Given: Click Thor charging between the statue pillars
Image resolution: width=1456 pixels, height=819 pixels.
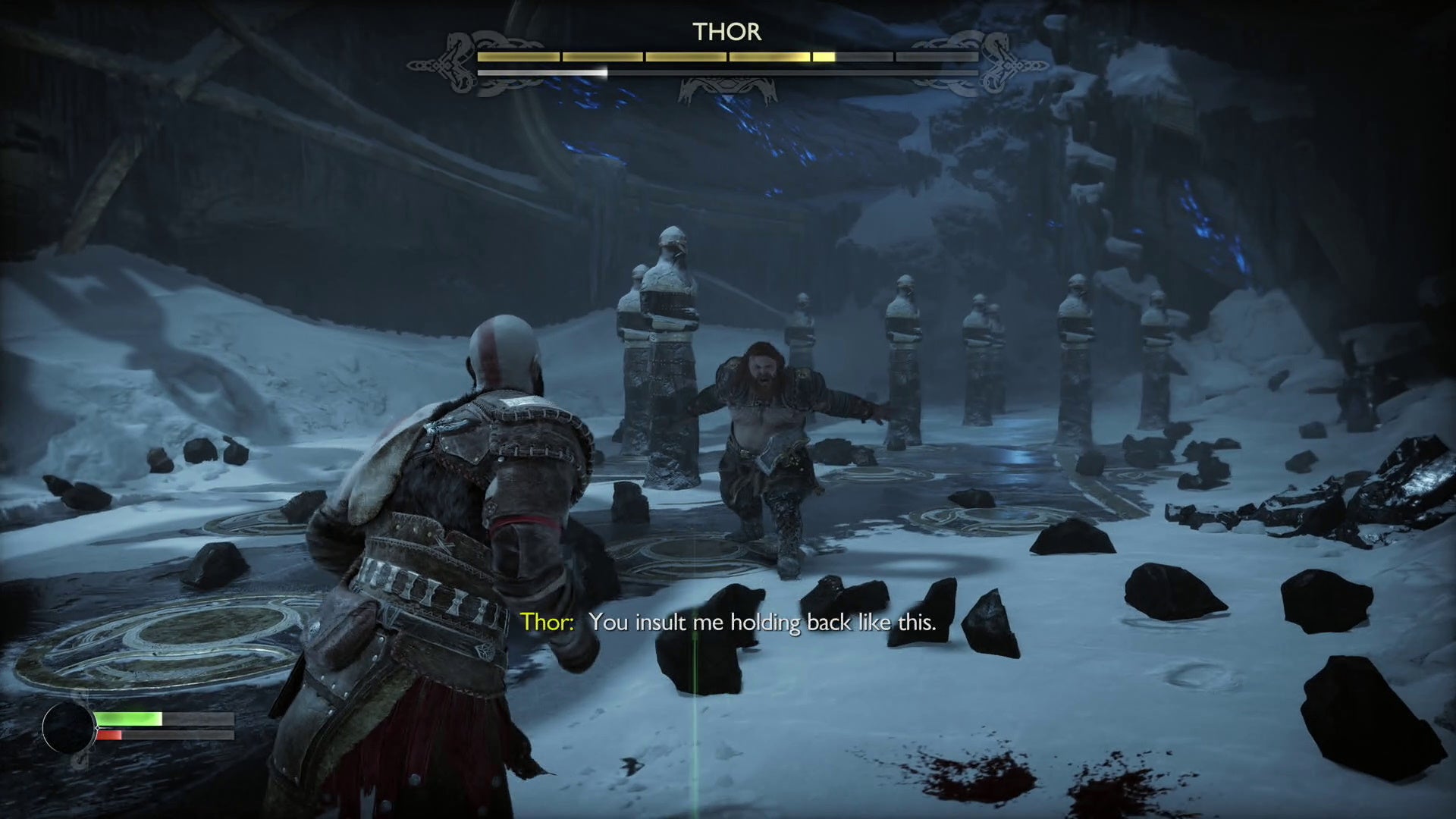Looking at the screenshot, I should tap(766, 425).
